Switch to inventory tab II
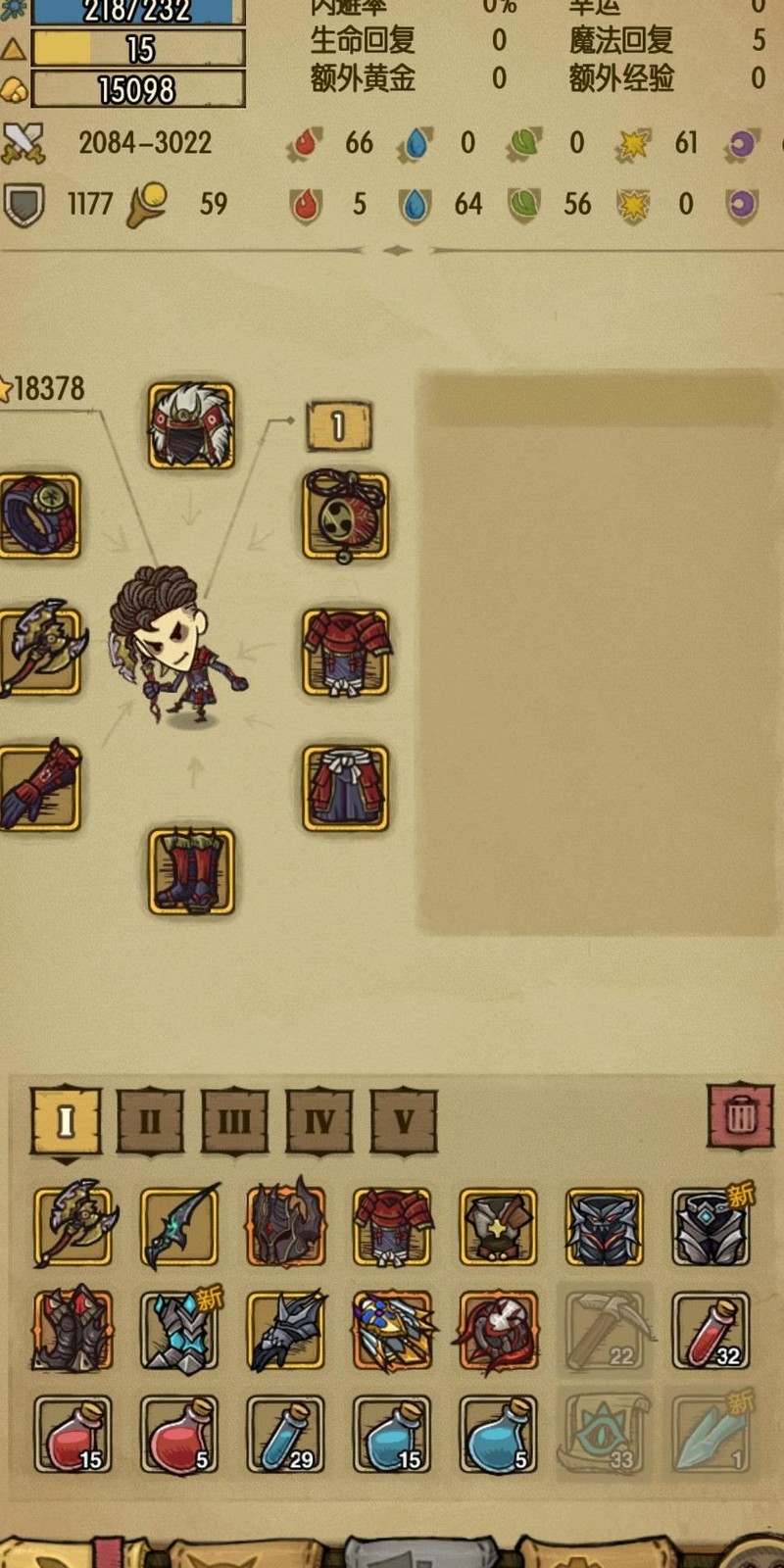The width and height of the screenshot is (784, 1568). click(150, 1119)
